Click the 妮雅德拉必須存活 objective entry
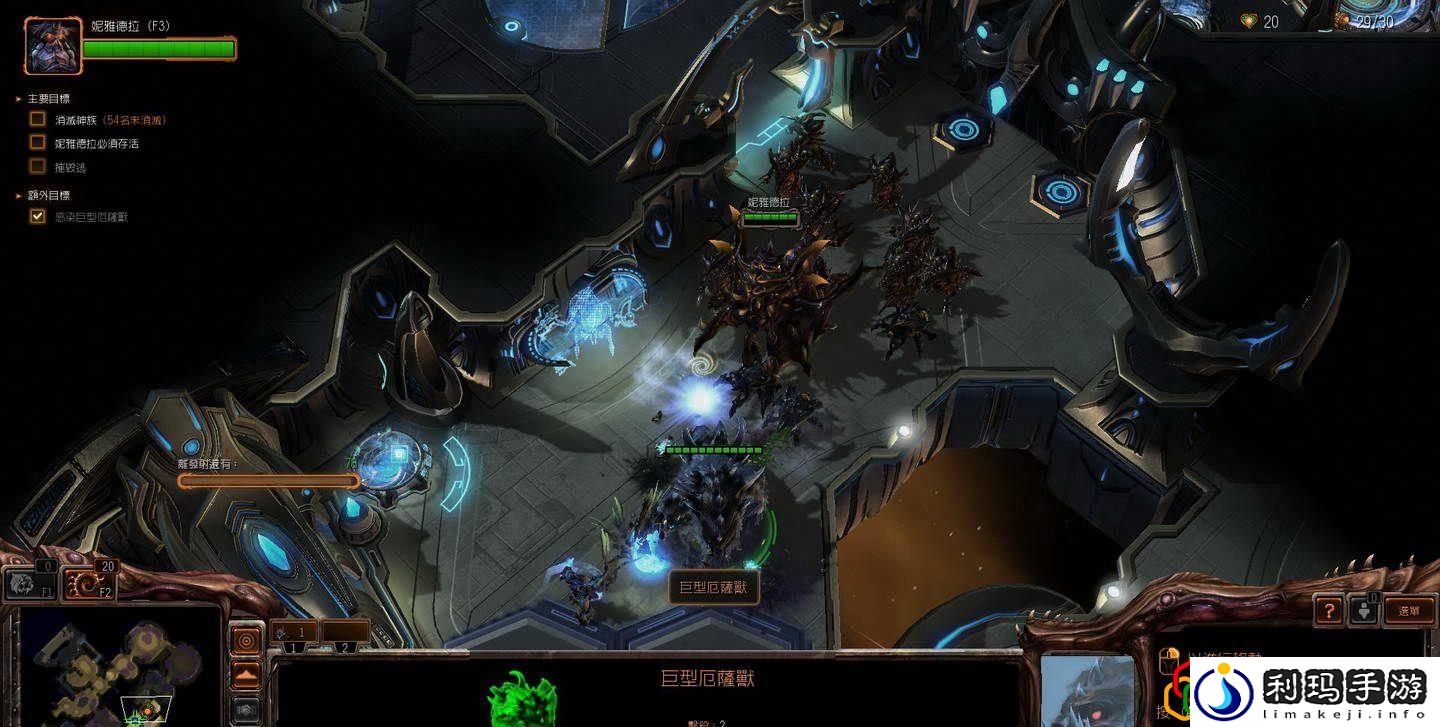1440x727 pixels. coord(96,143)
